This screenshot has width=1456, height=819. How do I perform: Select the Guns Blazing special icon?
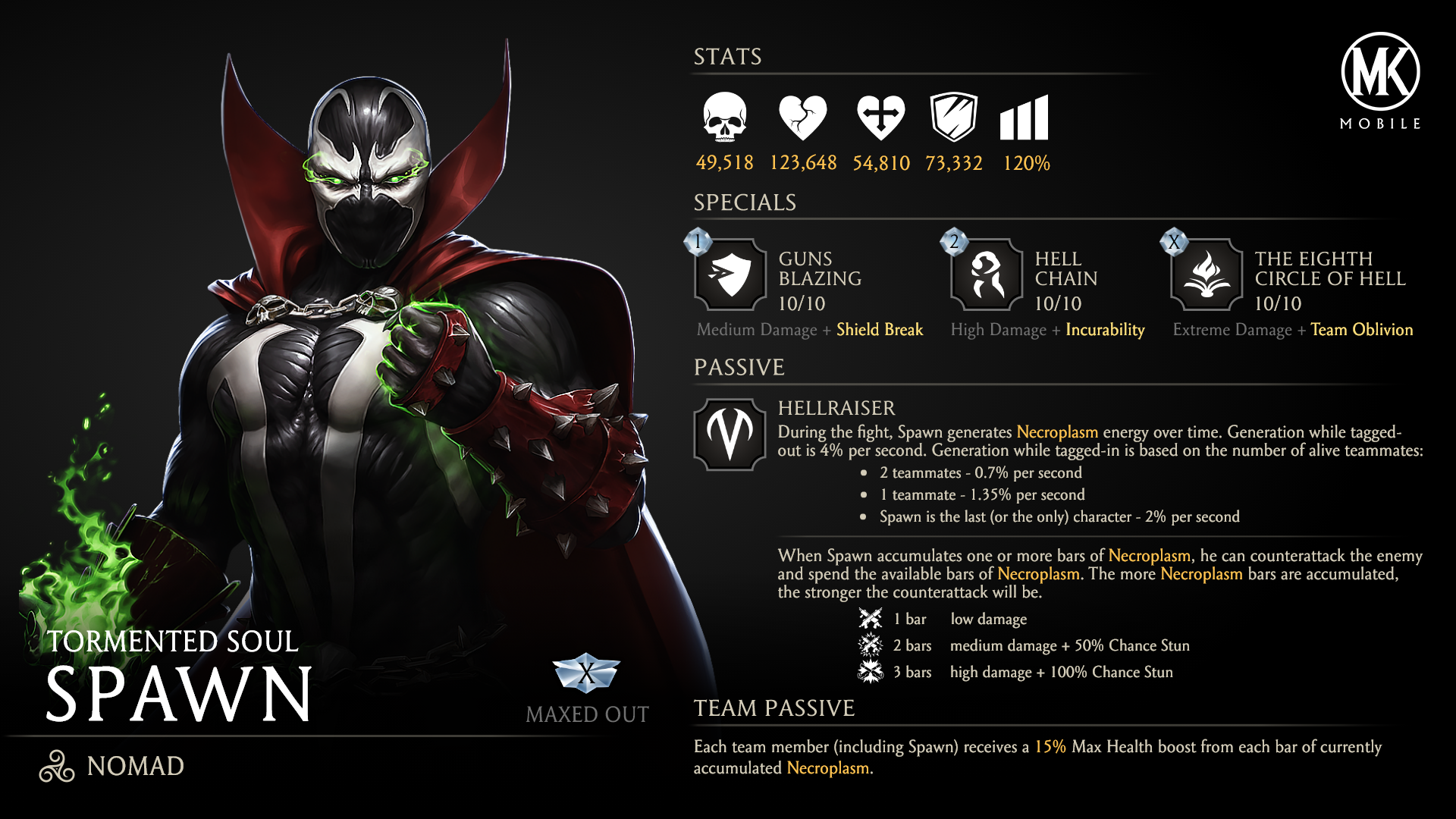coord(730,275)
